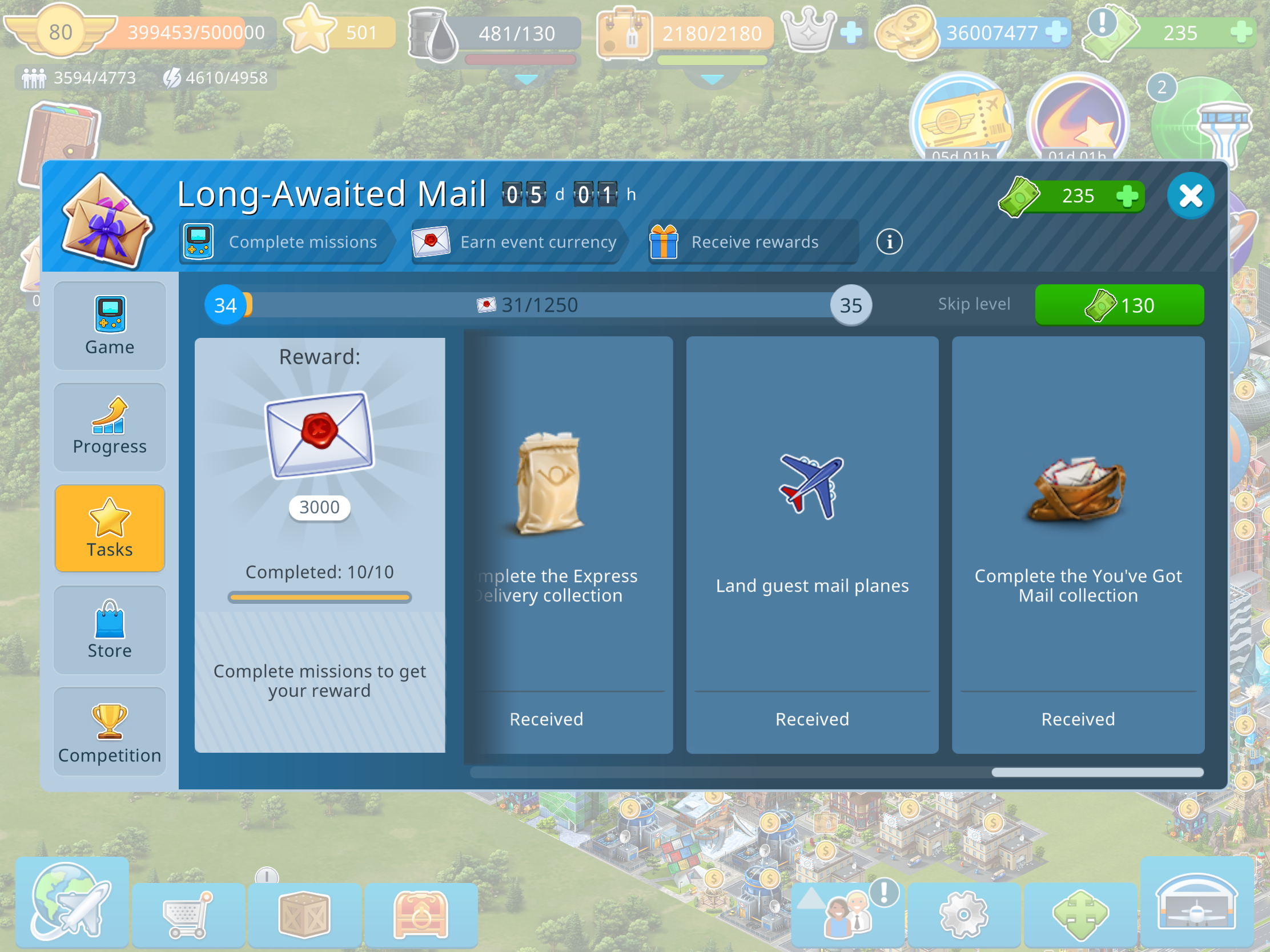The width and height of the screenshot is (1270, 952).
Task: Add cash using the event window's plus button
Action: [x=1127, y=196]
